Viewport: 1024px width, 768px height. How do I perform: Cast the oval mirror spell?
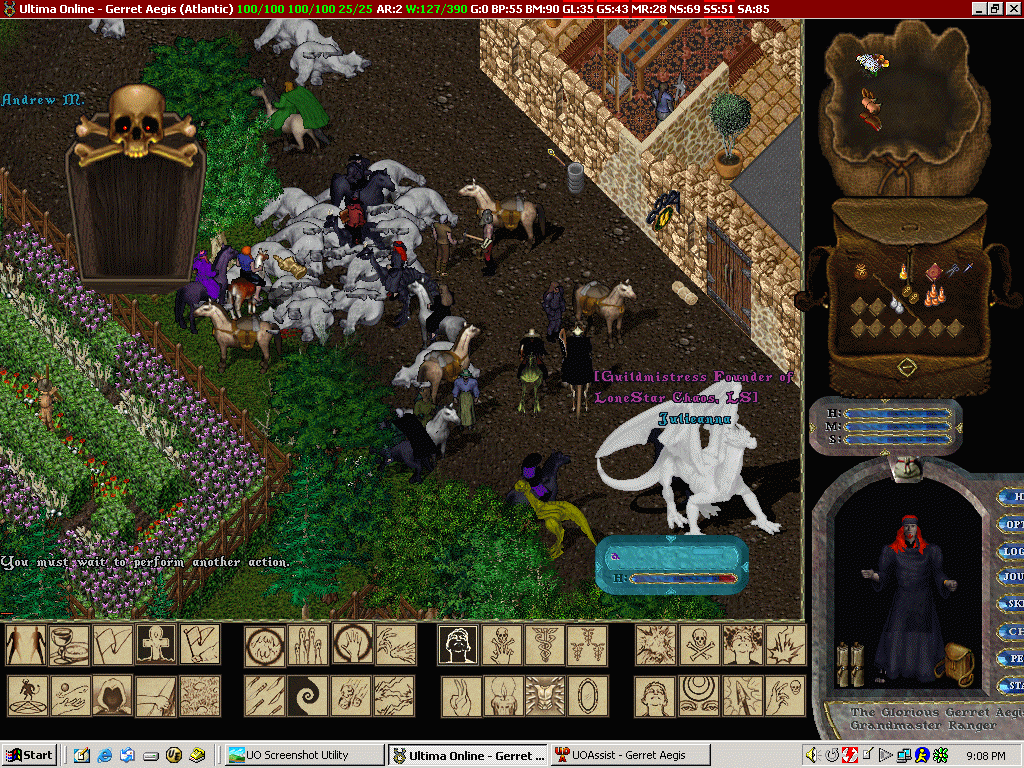(x=588, y=695)
